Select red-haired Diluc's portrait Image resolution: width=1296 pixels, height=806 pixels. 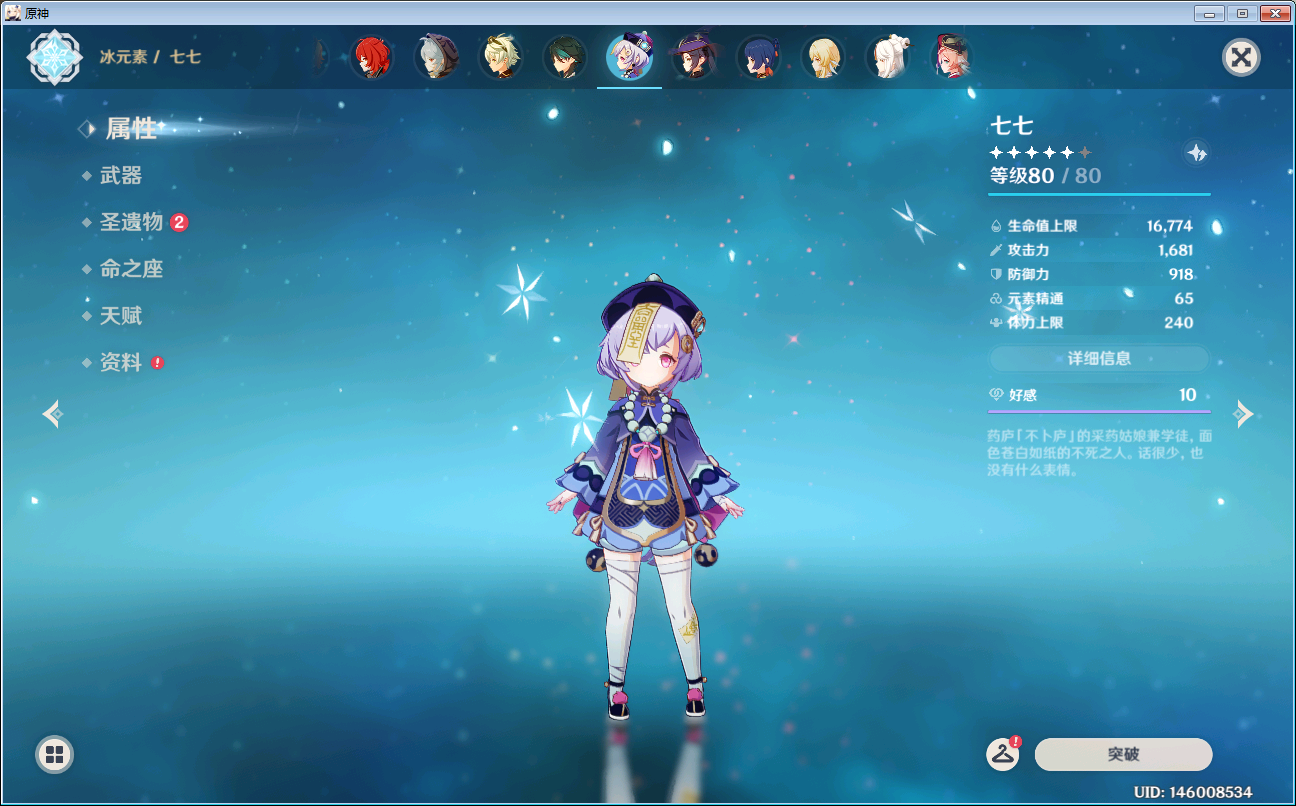click(x=372, y=58)
